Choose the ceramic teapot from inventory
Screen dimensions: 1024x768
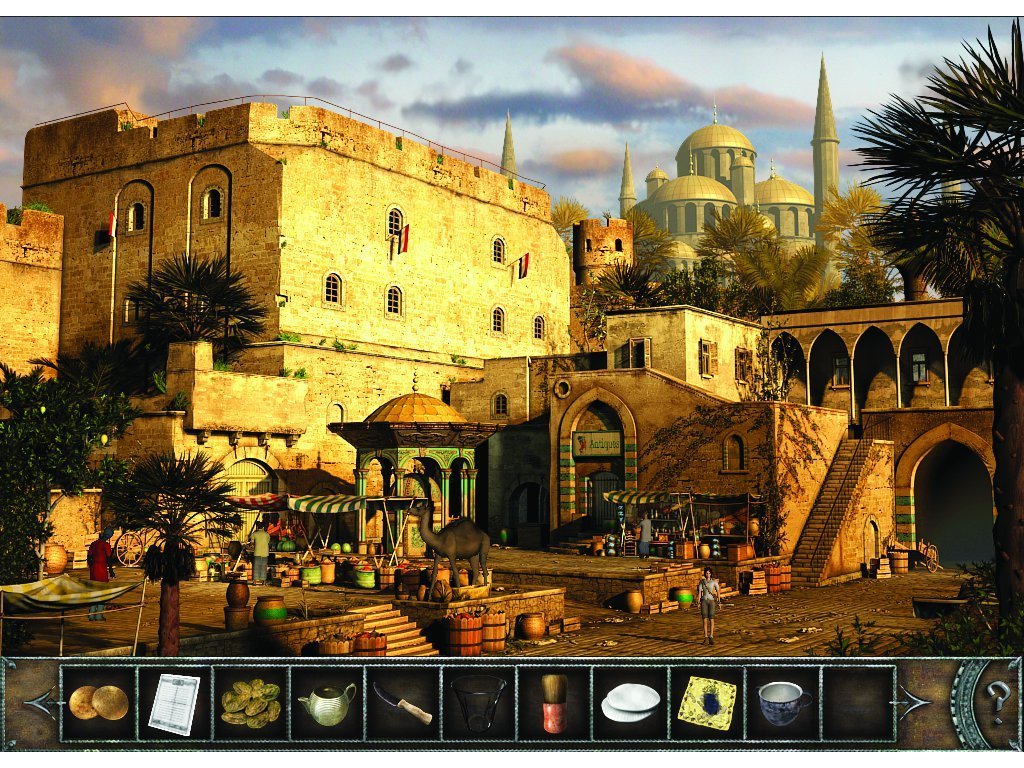pyautogui.click(x=327, y=703)
